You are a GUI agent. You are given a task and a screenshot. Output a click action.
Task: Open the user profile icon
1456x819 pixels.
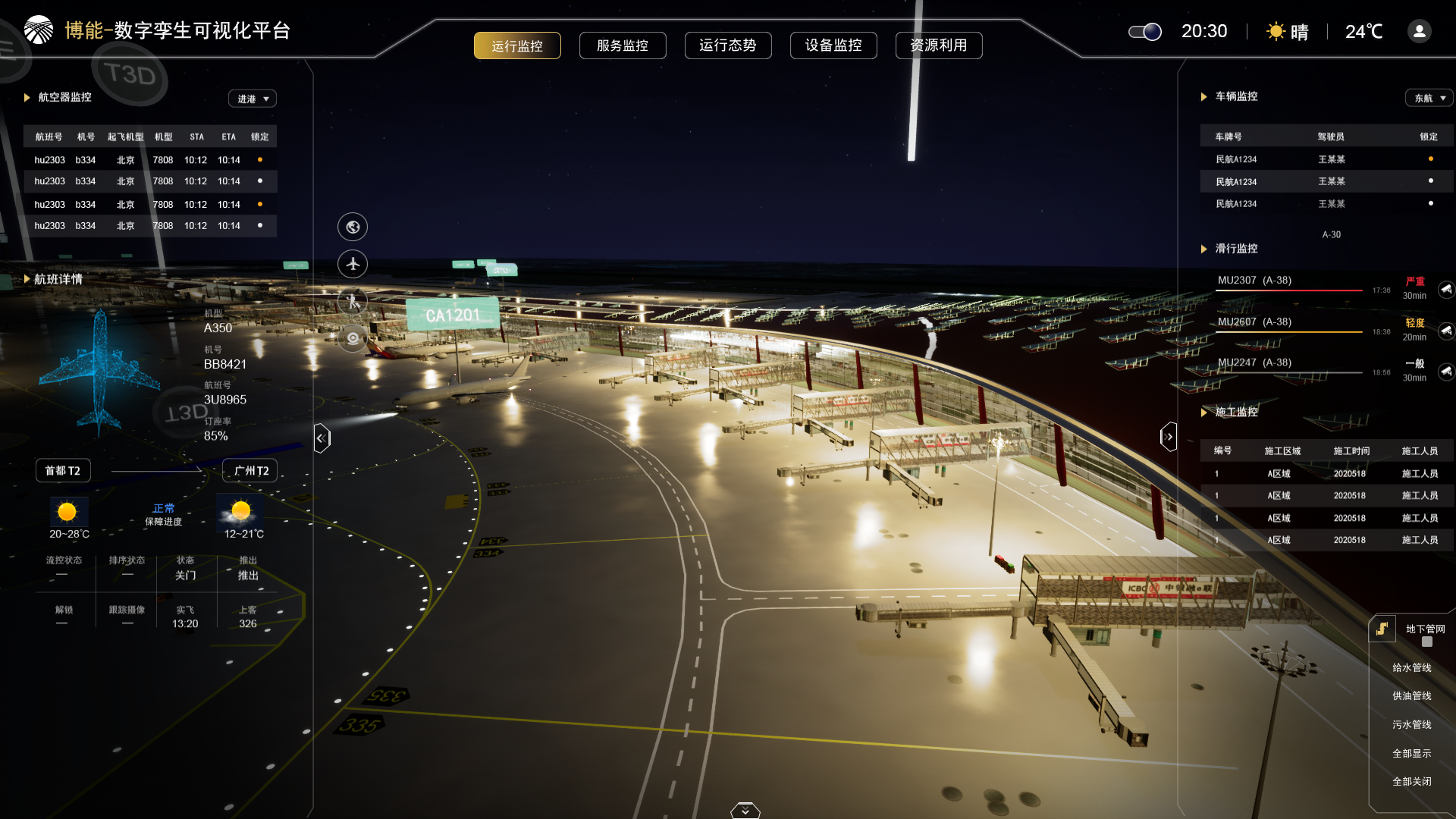(1420, 31)
